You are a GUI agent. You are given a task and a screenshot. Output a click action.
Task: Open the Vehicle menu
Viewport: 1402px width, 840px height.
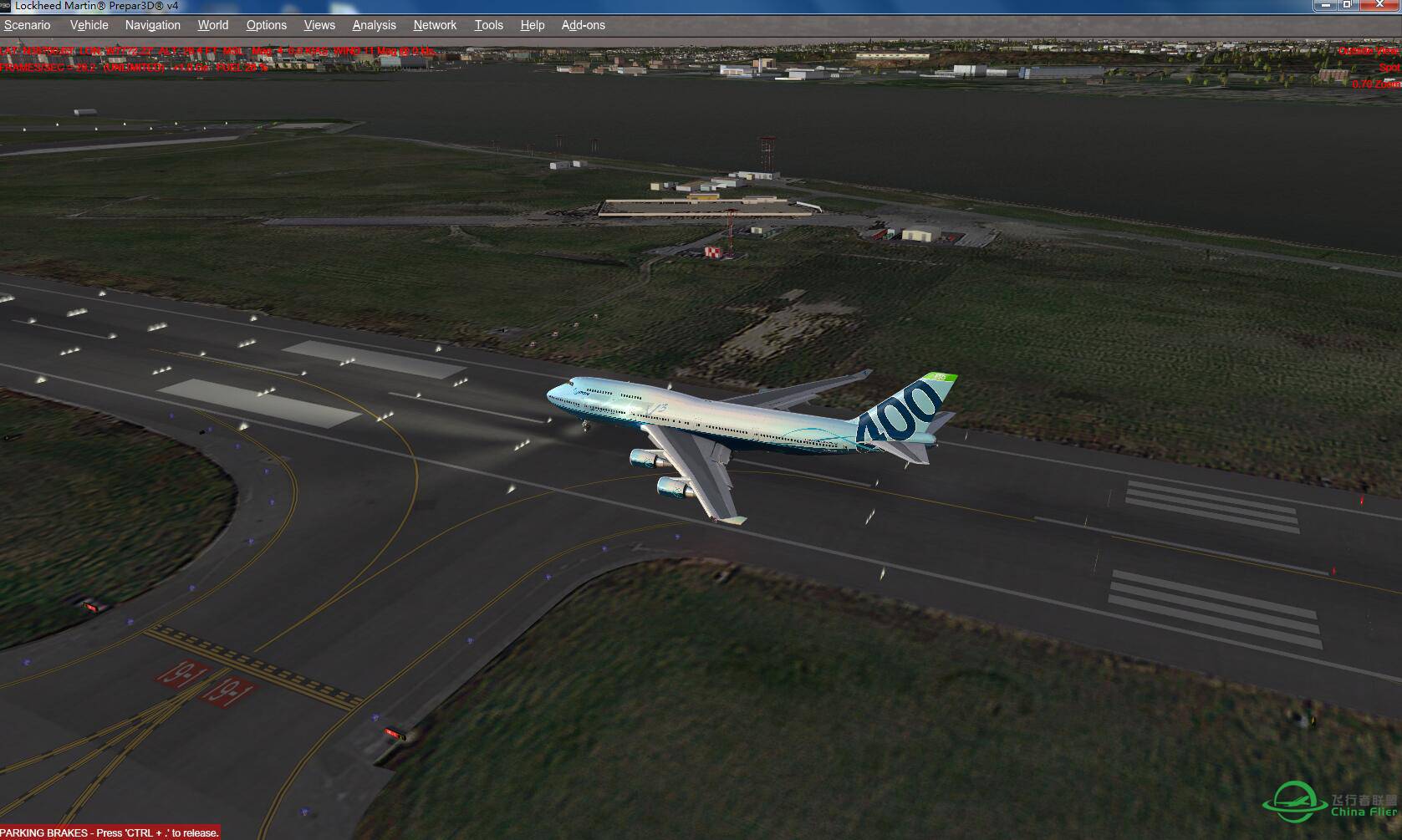point(89,25)
